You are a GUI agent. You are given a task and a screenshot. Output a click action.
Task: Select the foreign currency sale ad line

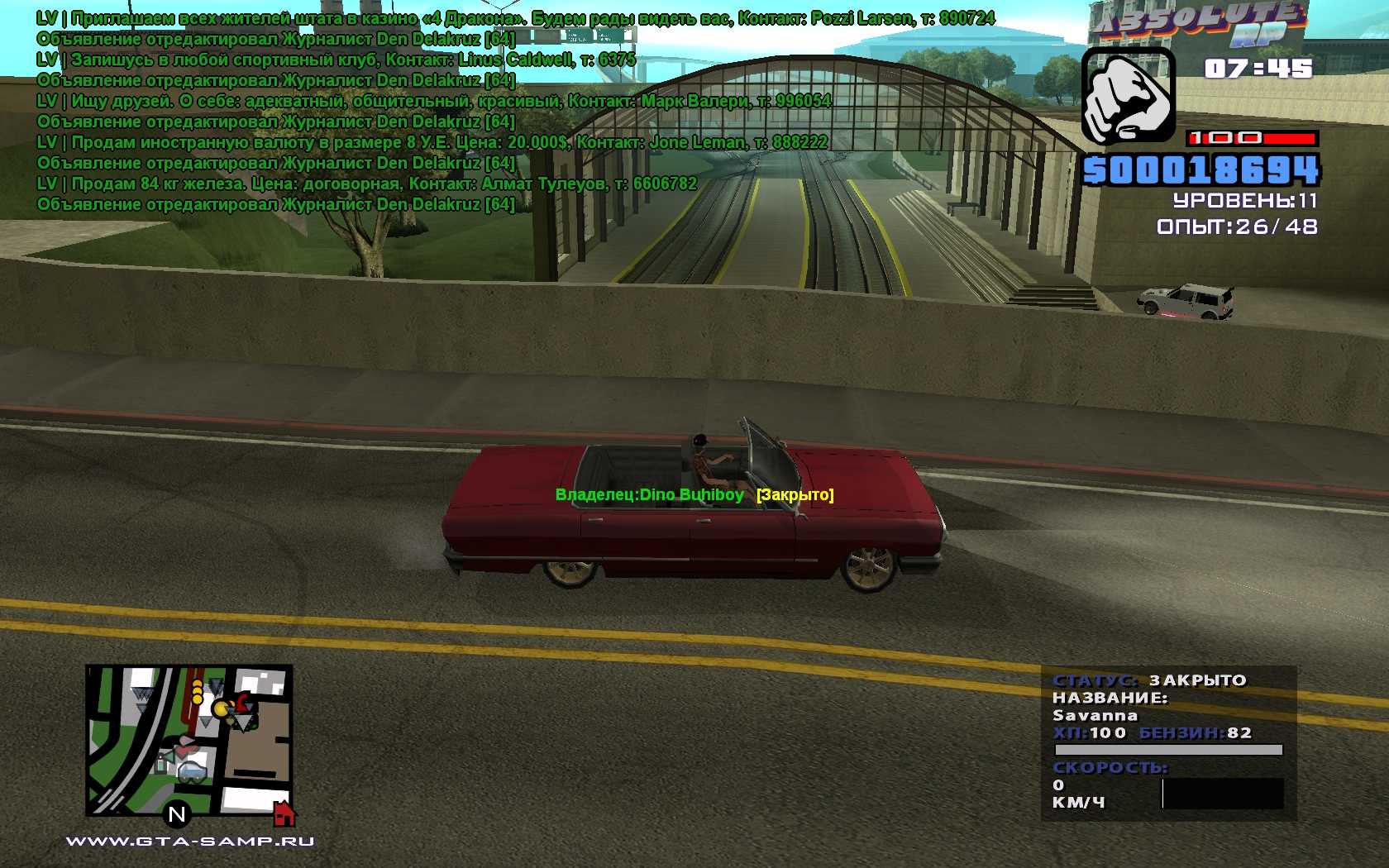coord(432,142)
